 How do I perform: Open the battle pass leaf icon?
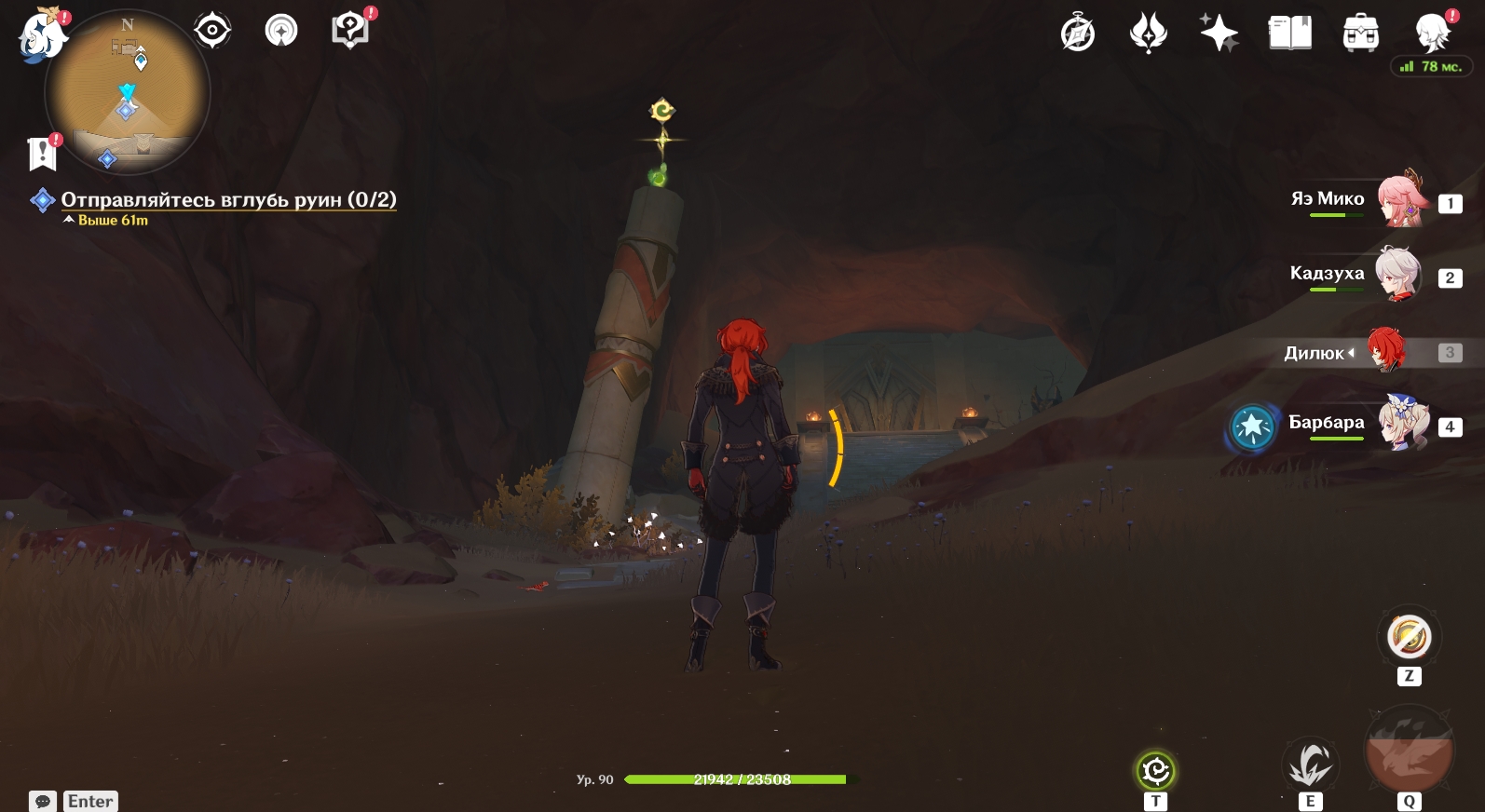(1148, 34)
